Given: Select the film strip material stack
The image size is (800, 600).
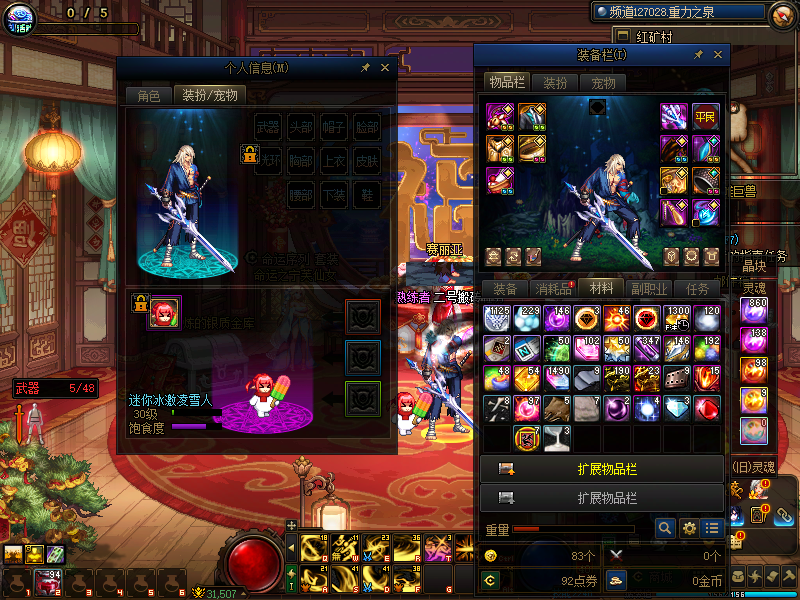Looking at the screenshot, I should [x=677, y=378].
